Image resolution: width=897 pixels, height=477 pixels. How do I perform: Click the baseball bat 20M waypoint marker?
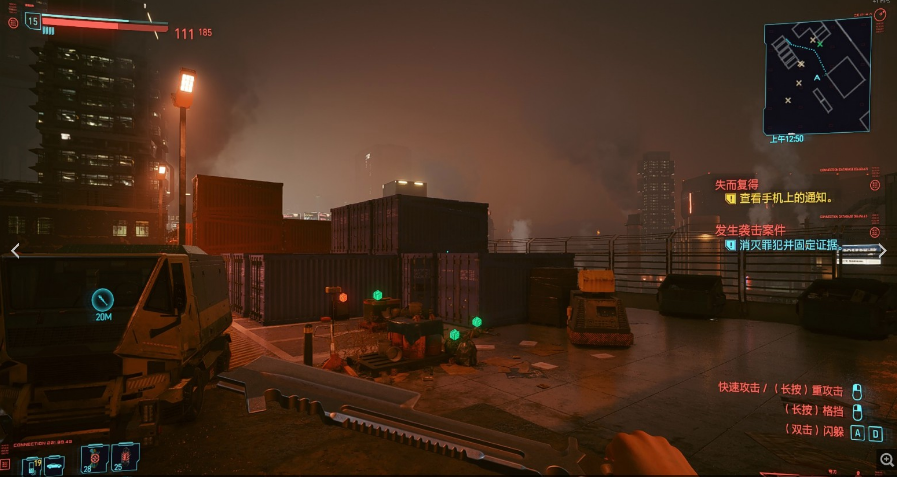coord(103,299)
